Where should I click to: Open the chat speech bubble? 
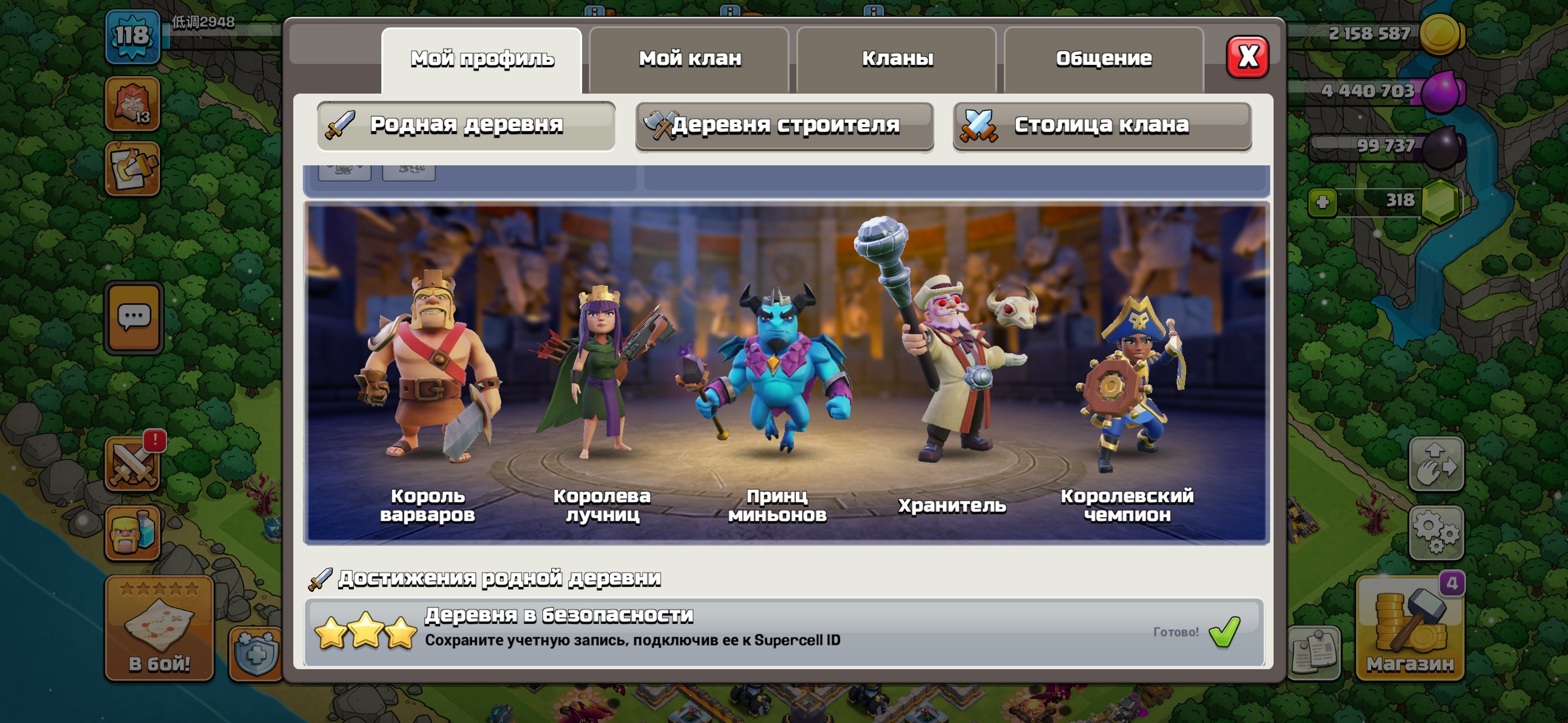(134, 317)
